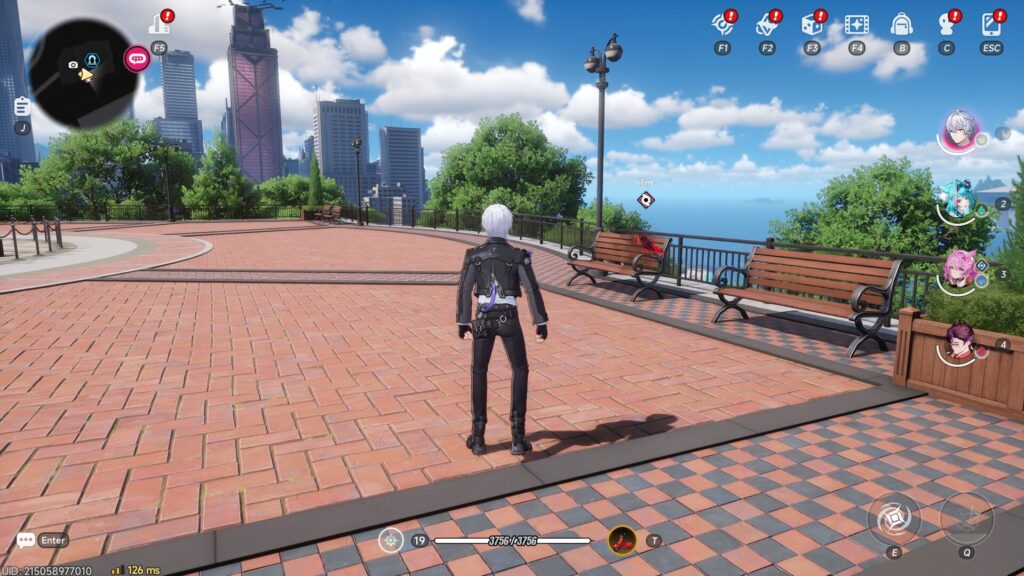Open the character head icon

(946, 25)
